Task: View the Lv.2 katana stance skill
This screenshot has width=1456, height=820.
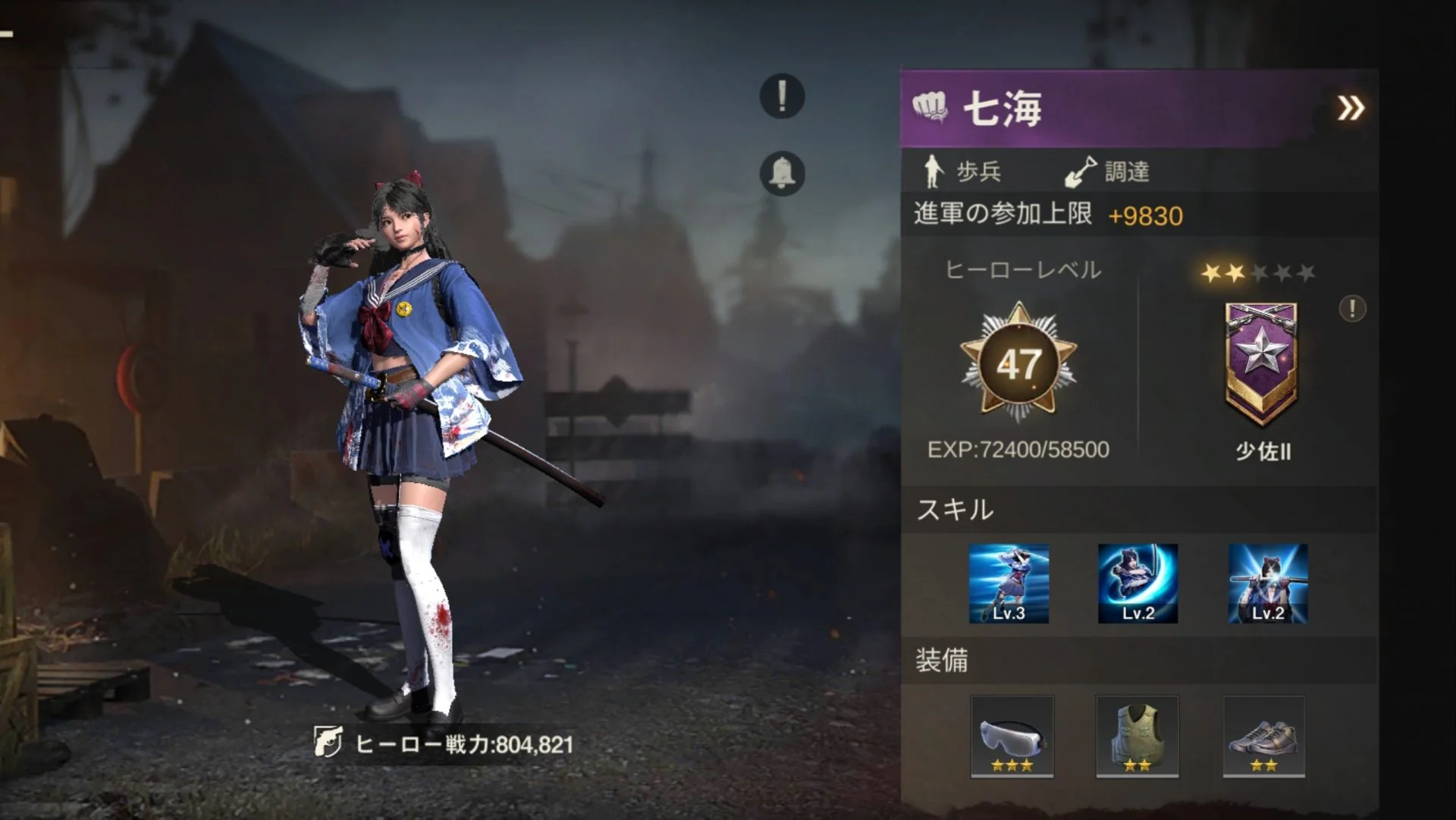Action: click(1267, 583)
